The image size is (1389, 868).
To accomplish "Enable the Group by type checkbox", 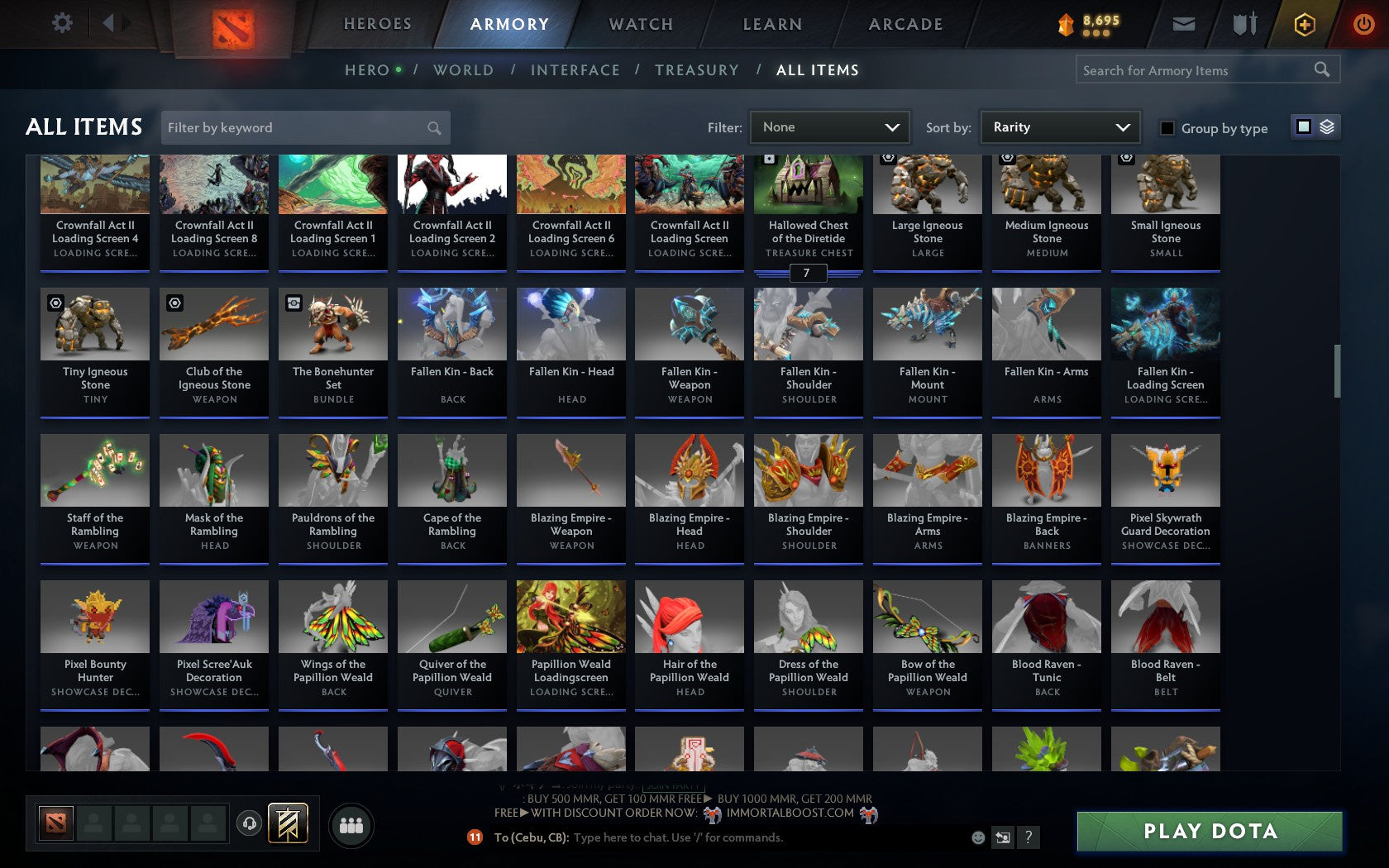I will (x=1165, y=129).
